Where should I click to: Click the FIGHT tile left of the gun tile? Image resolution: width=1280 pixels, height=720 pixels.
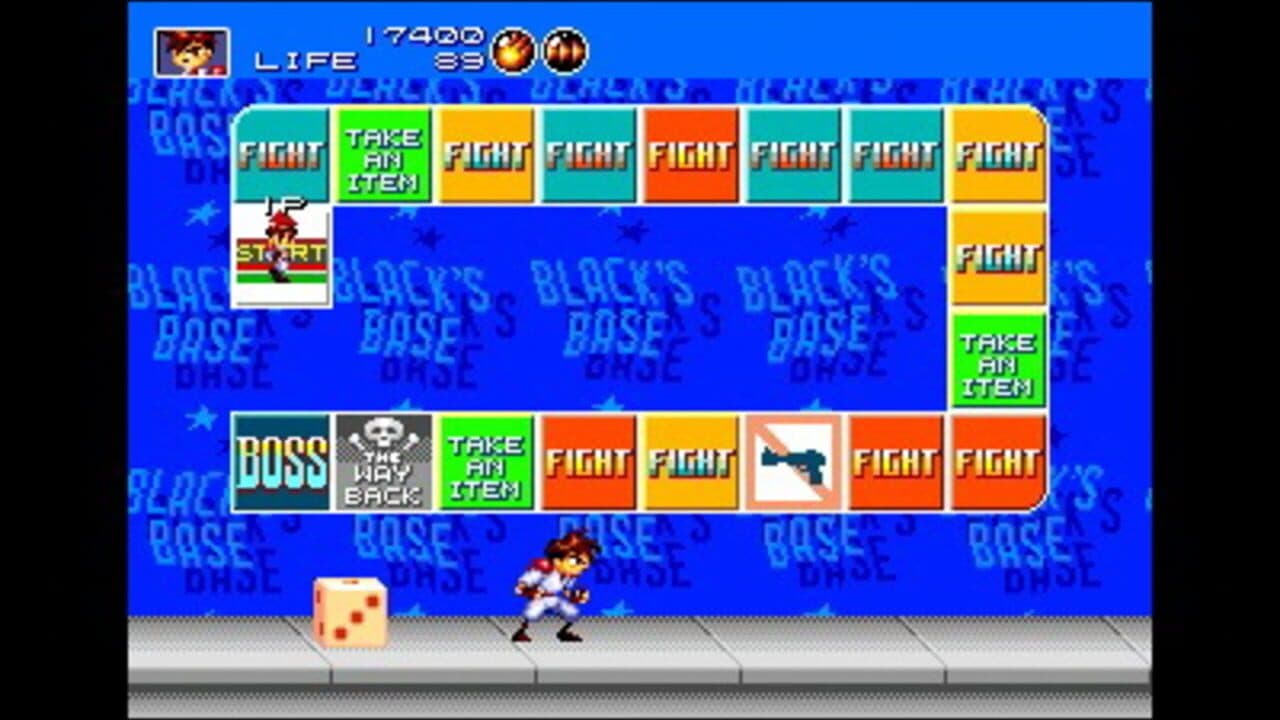pos(690,462)
